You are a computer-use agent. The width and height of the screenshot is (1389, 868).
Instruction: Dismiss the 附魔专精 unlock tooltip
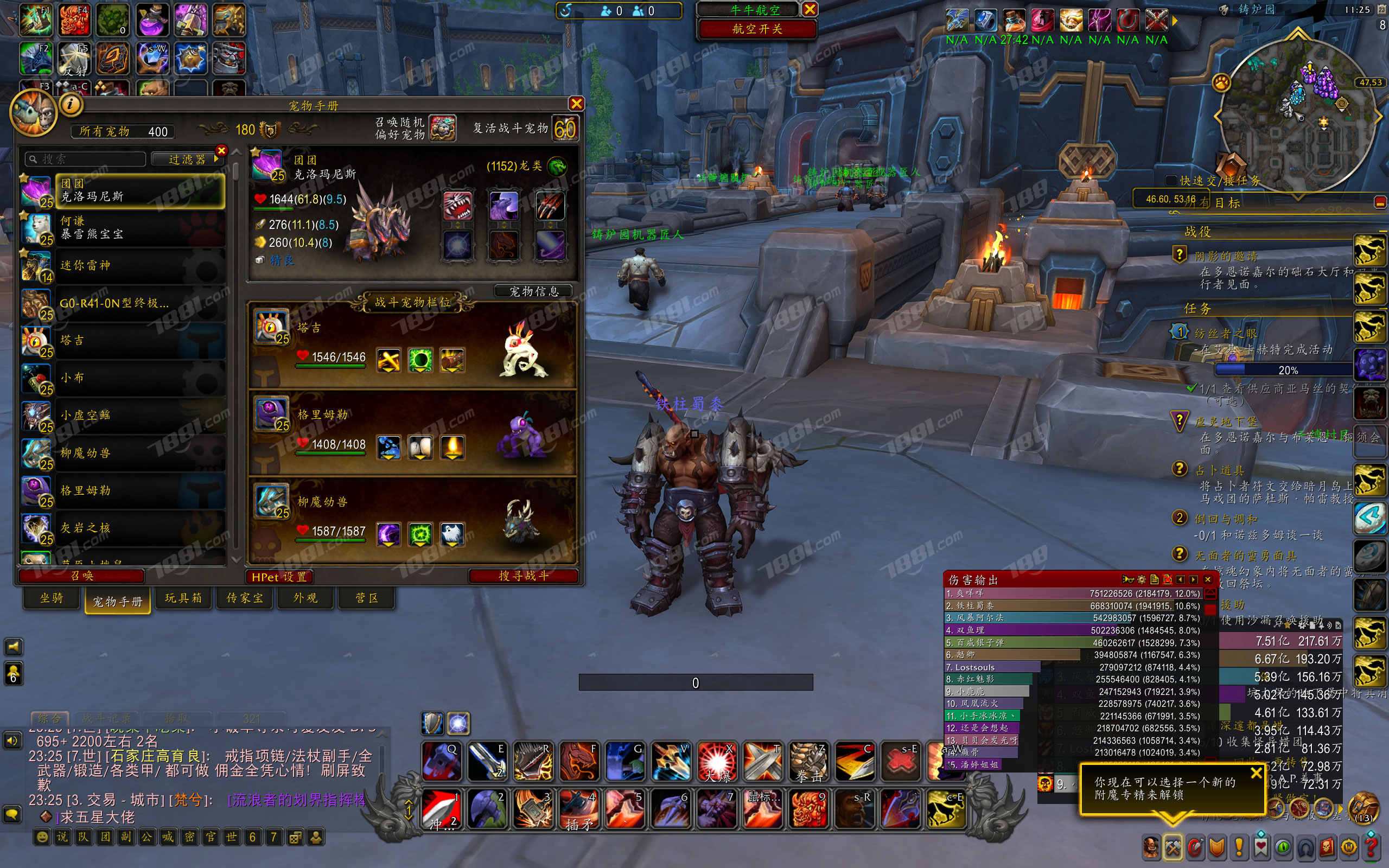(1256, 773)
